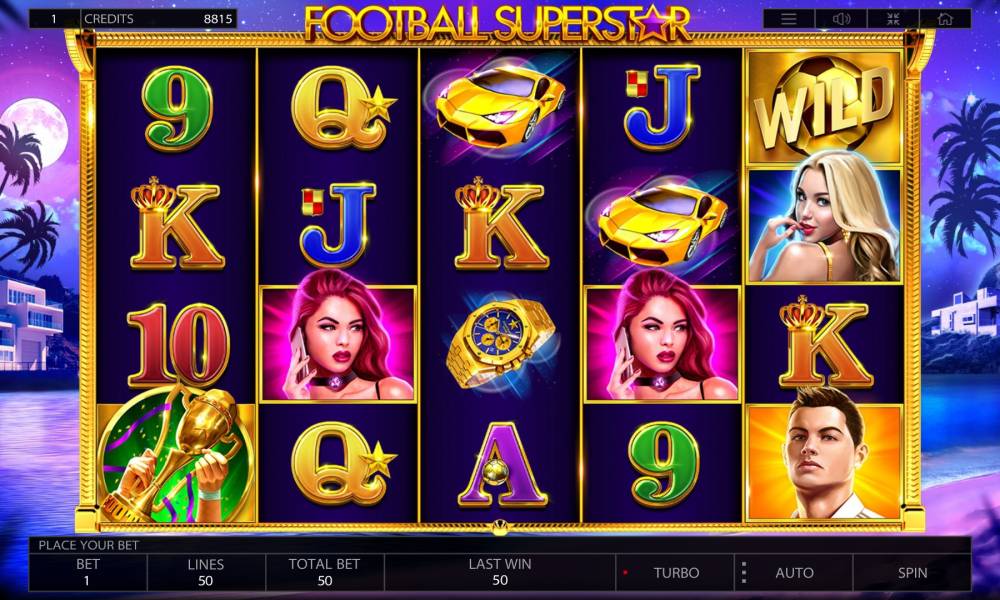Screen dimensions: 1000x600
Task: Adjust the number of Lines
Action: (x=206, y=572)
